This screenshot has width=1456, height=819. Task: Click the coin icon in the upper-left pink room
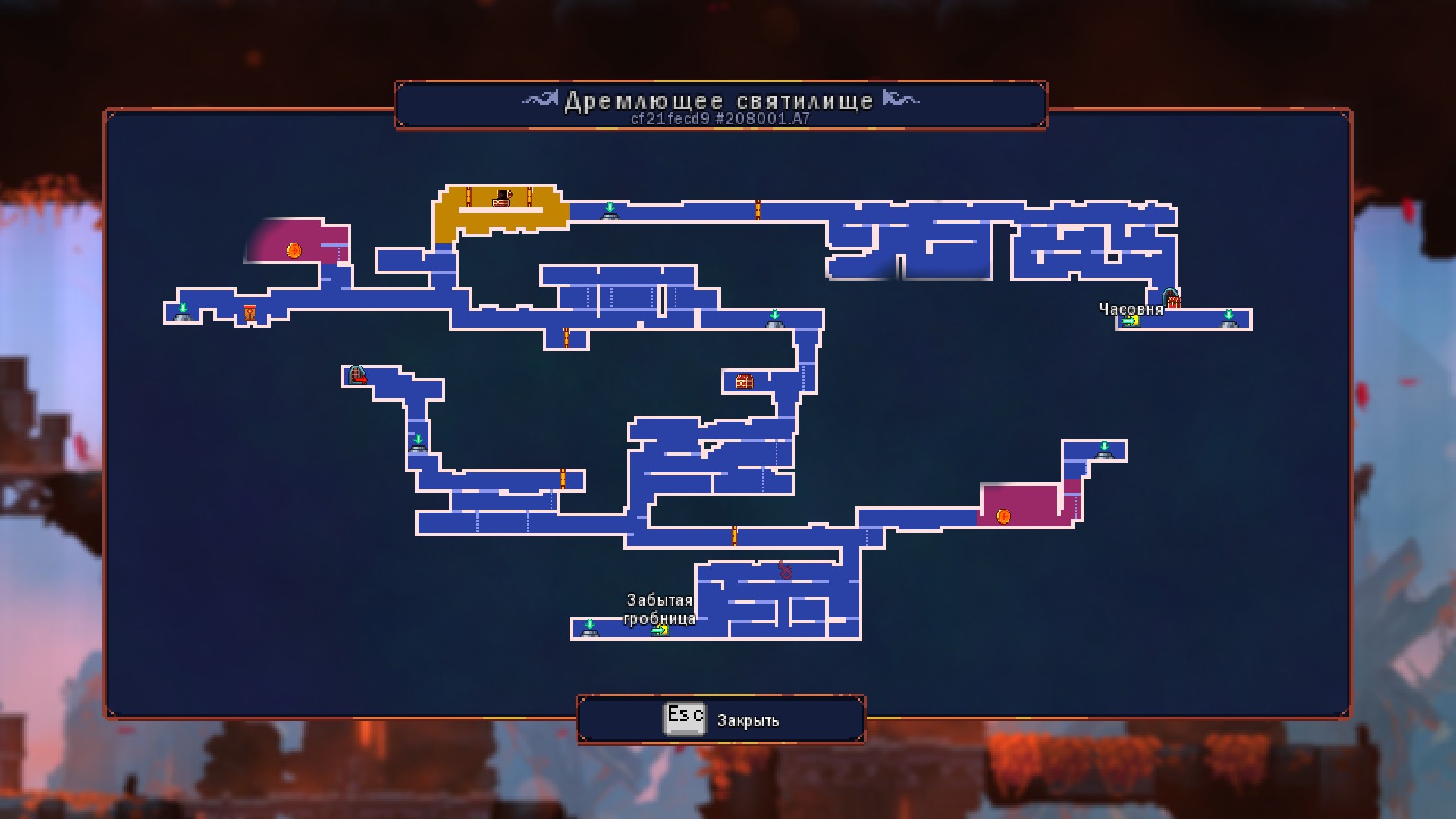[293, 250]
